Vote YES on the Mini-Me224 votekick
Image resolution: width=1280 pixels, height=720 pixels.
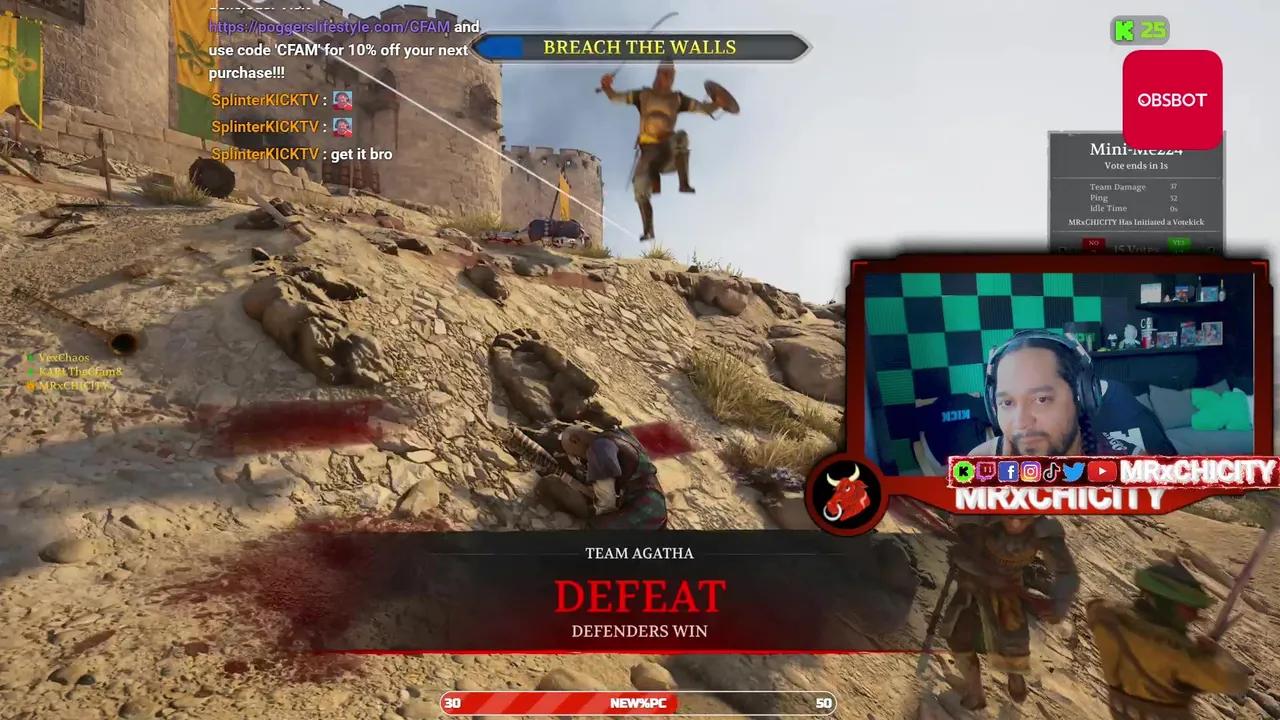1180,243
